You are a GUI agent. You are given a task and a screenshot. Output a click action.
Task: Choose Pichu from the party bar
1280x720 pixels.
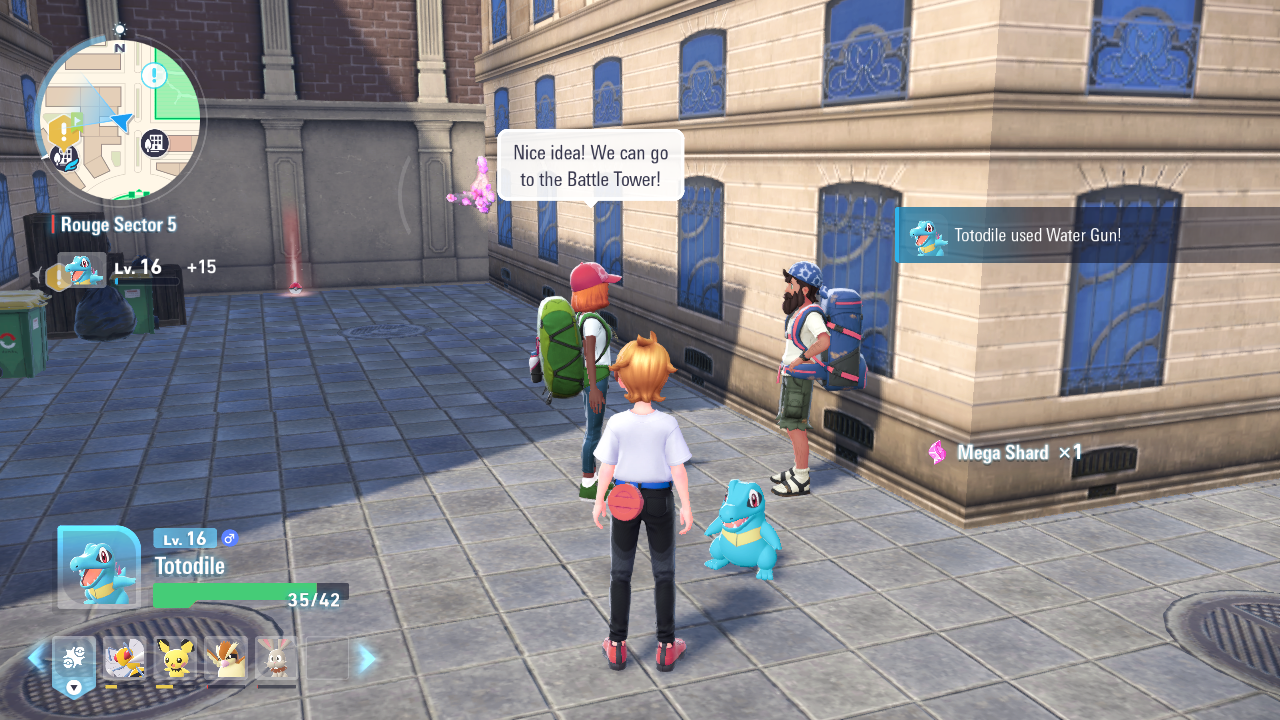[x=175, y=658]
